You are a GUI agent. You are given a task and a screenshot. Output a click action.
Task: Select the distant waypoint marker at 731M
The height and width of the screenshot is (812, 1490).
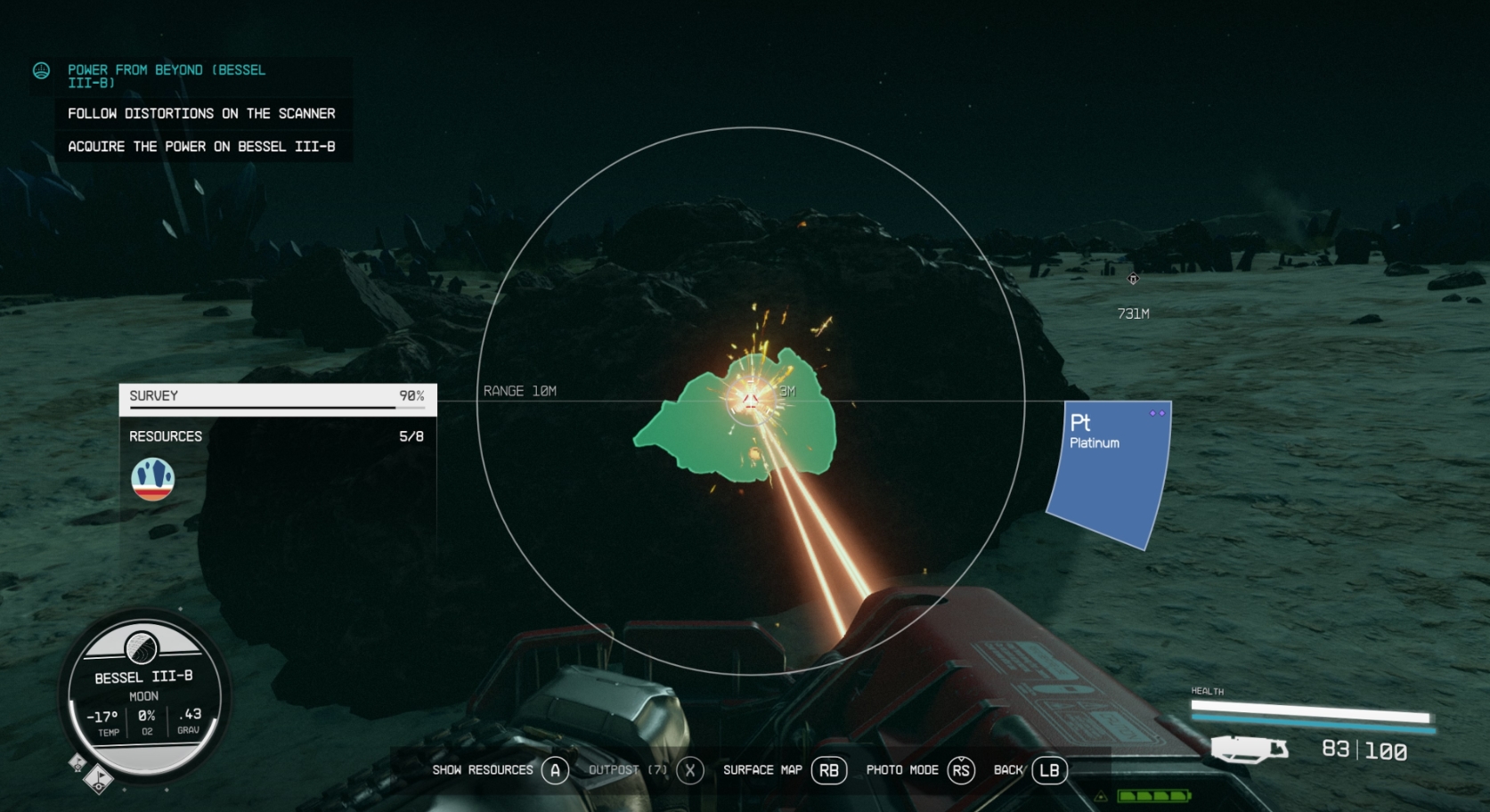tap(1133, 279)
